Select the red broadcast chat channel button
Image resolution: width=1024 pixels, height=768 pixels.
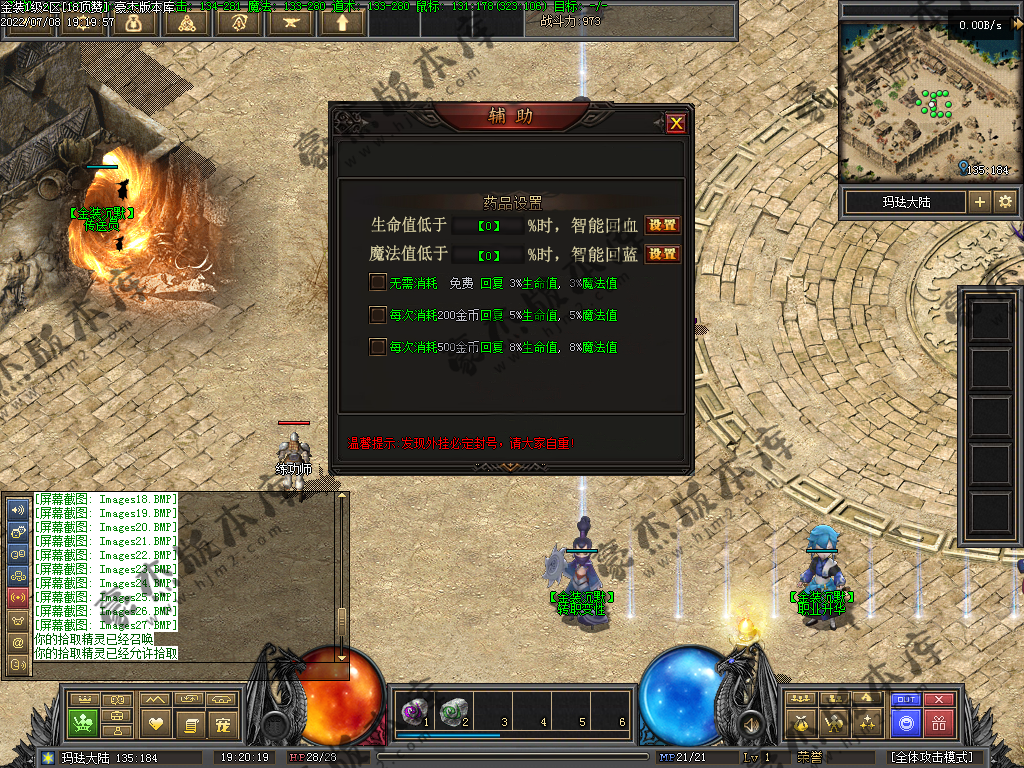click(17, 597)
